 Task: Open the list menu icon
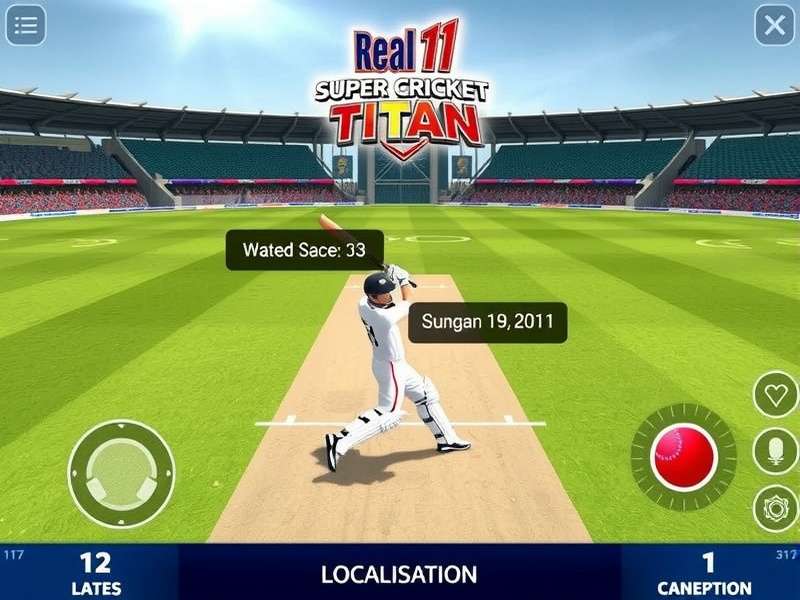tap(26, 26)
